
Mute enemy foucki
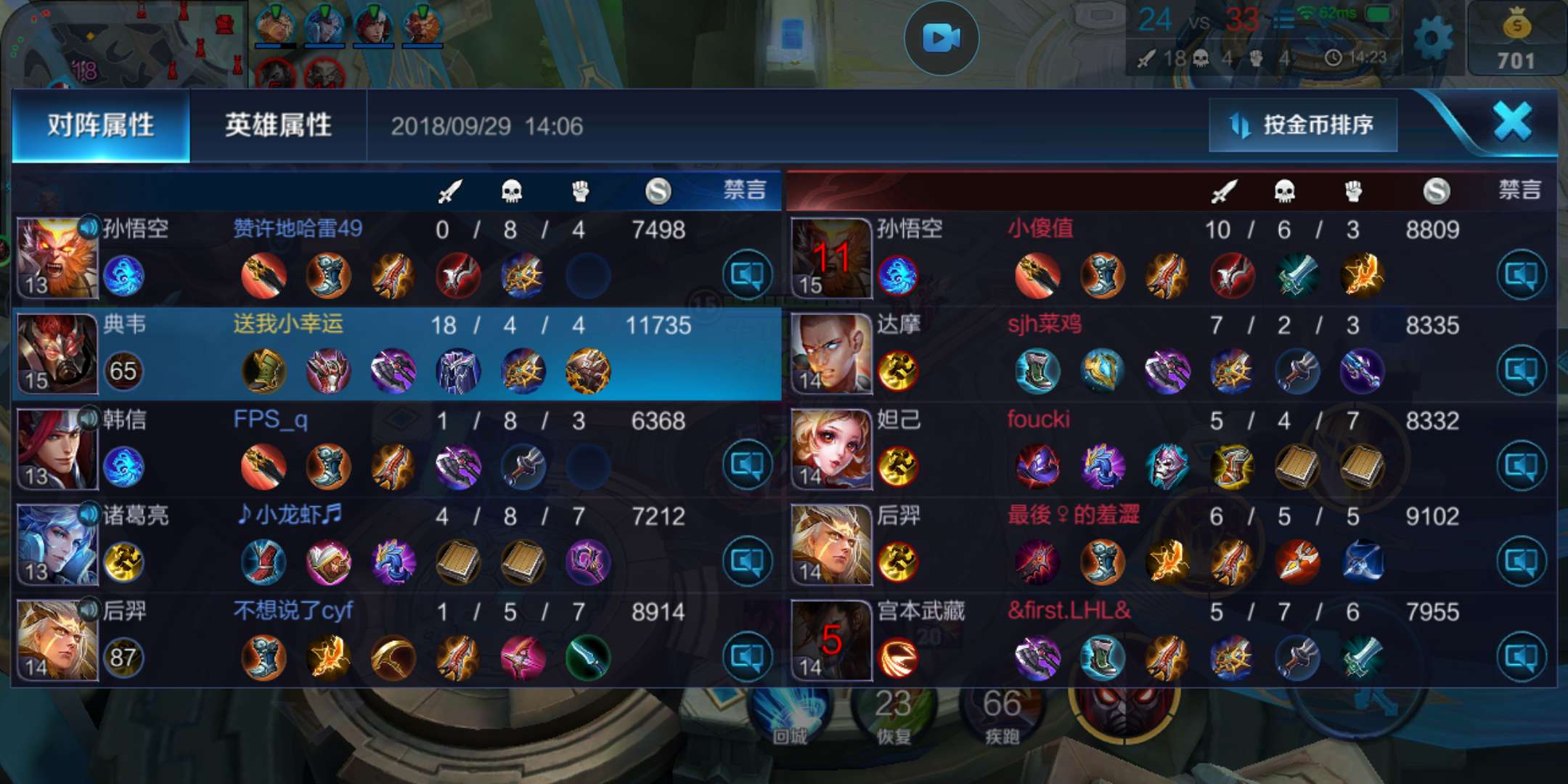point(1521,465)
